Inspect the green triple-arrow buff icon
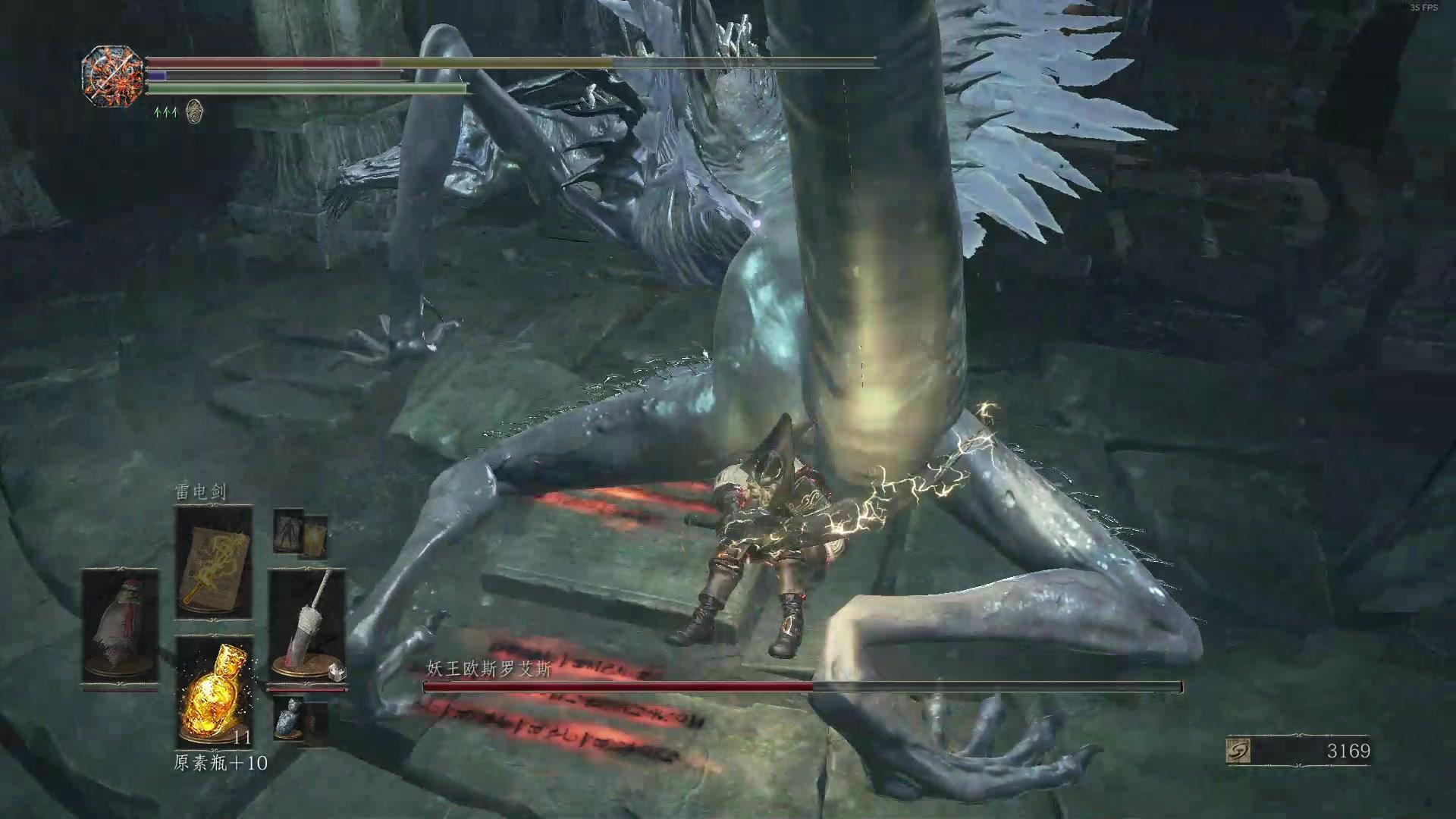1456x819 pixels. pos(165,112)
